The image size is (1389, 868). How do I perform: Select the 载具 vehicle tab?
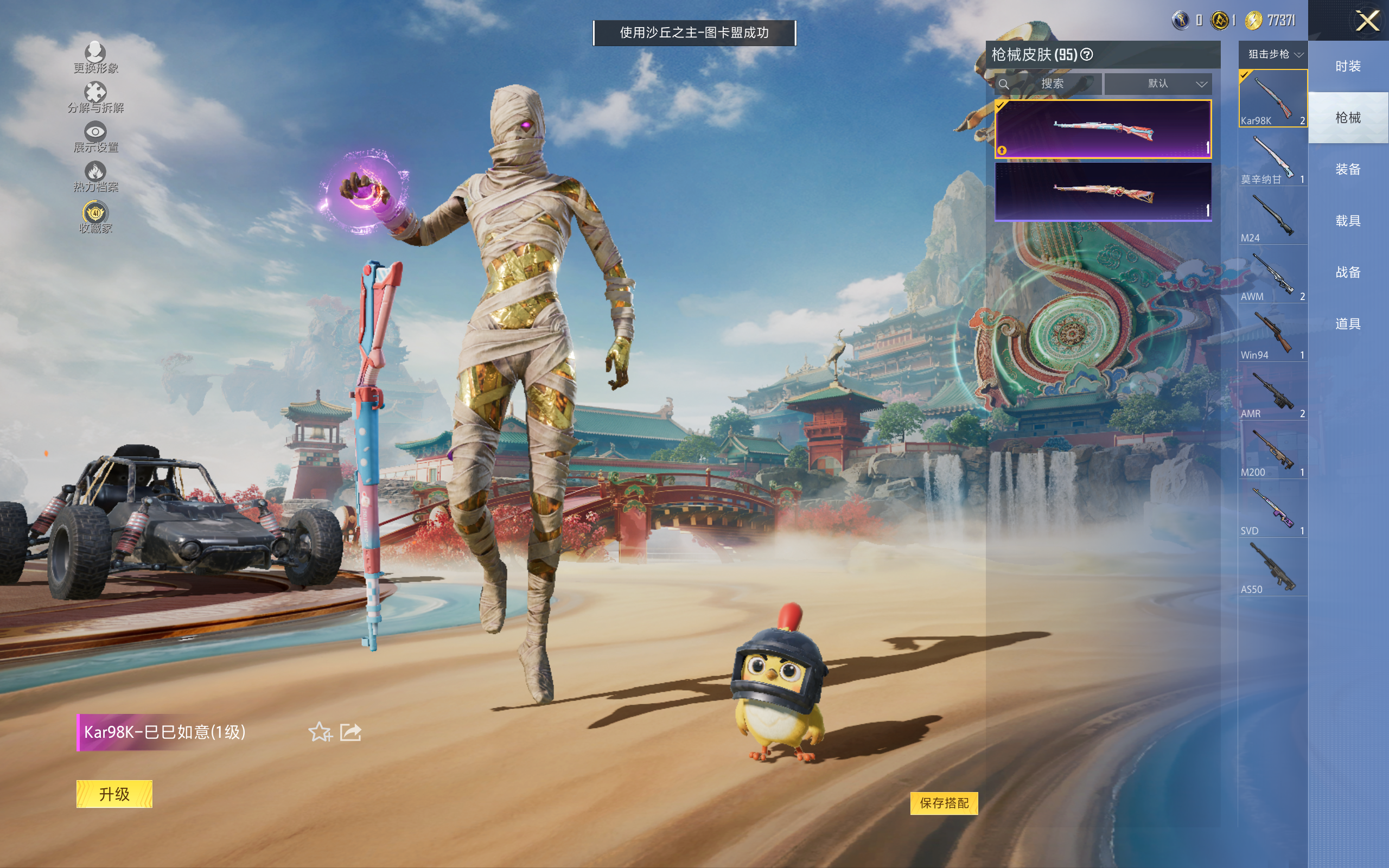(x=1348, y=221)
